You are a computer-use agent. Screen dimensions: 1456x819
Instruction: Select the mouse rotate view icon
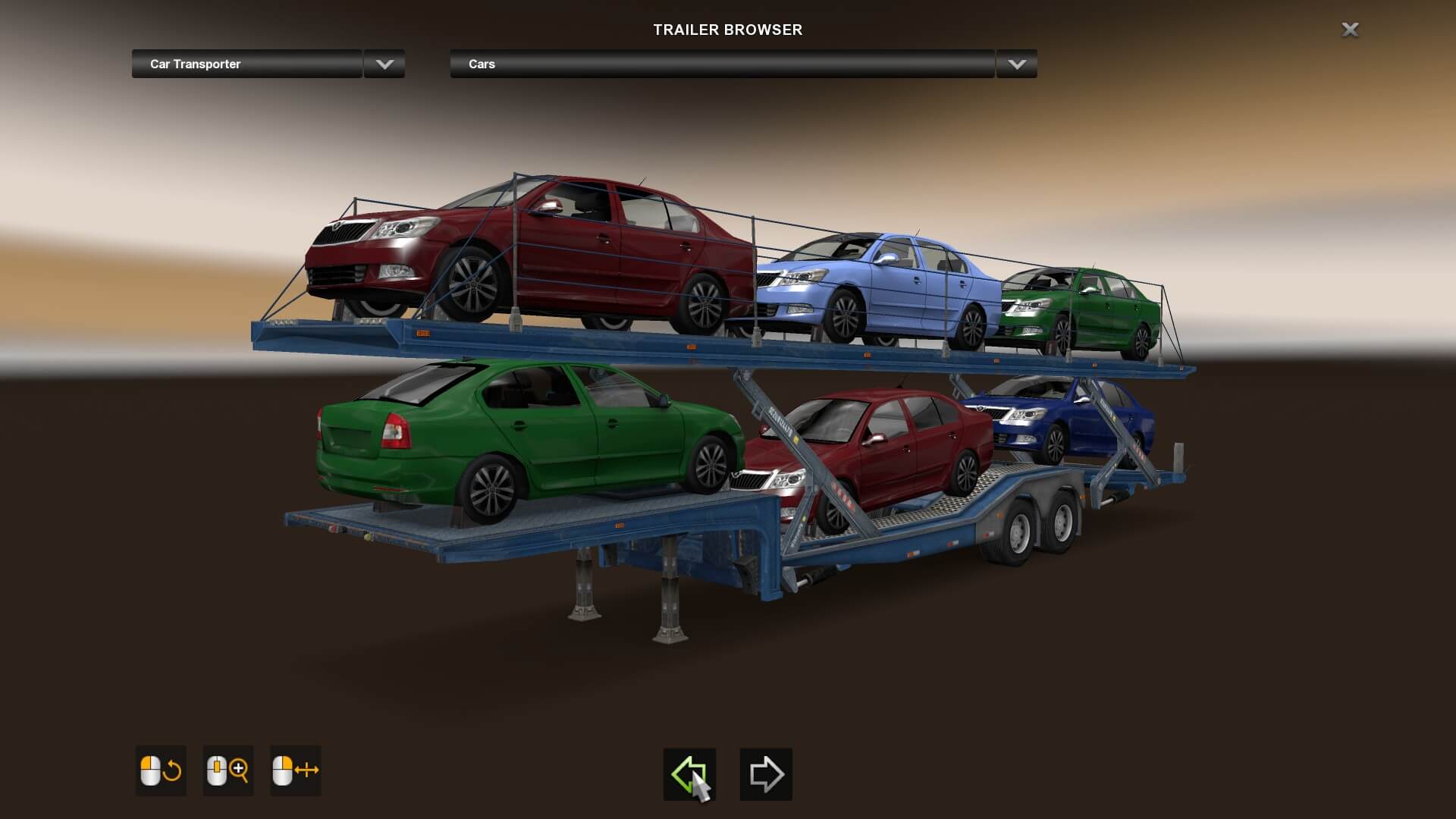click(161, 770)
